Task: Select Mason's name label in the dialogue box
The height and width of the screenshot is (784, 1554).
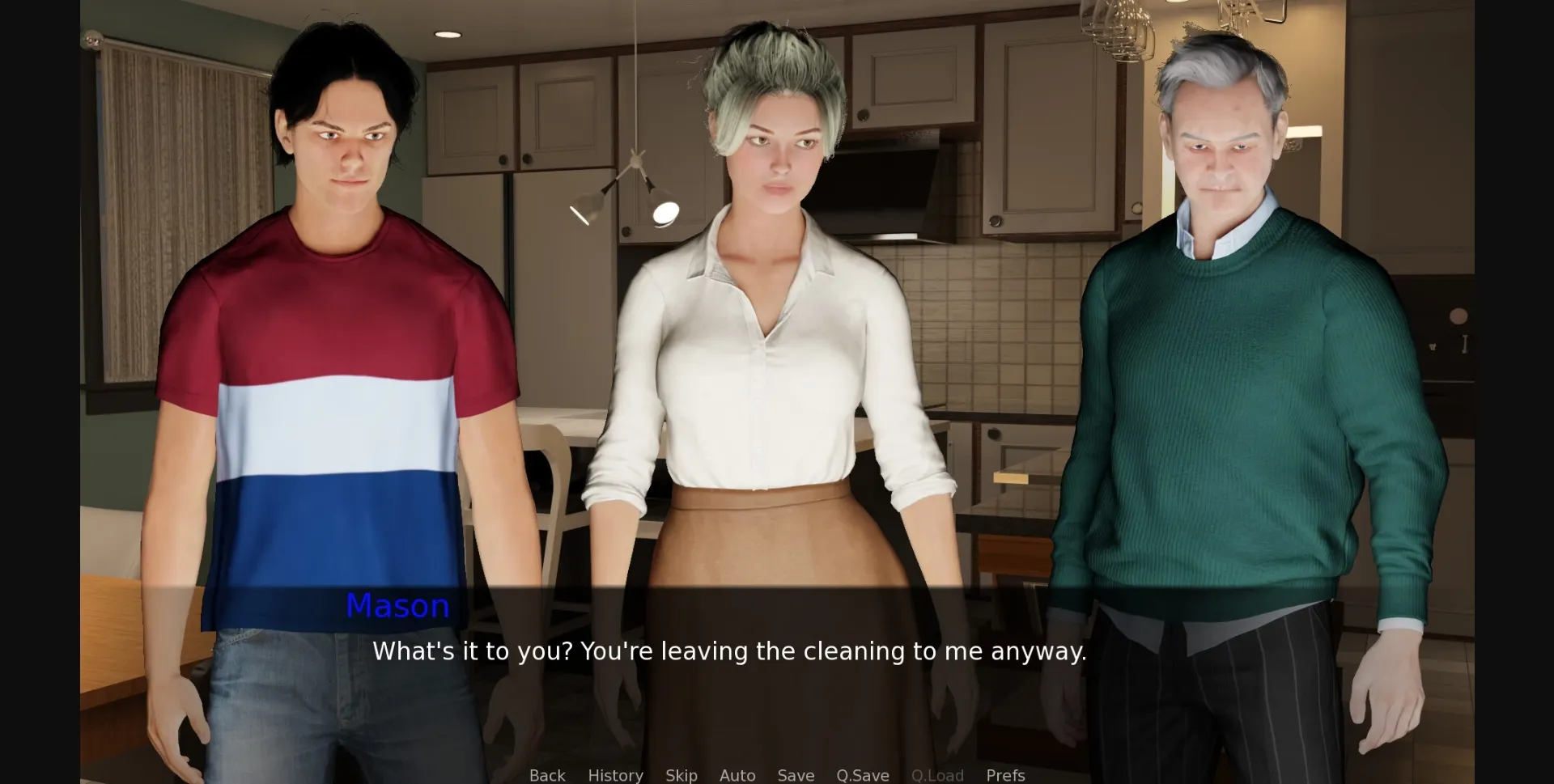Action: [398, 606]
